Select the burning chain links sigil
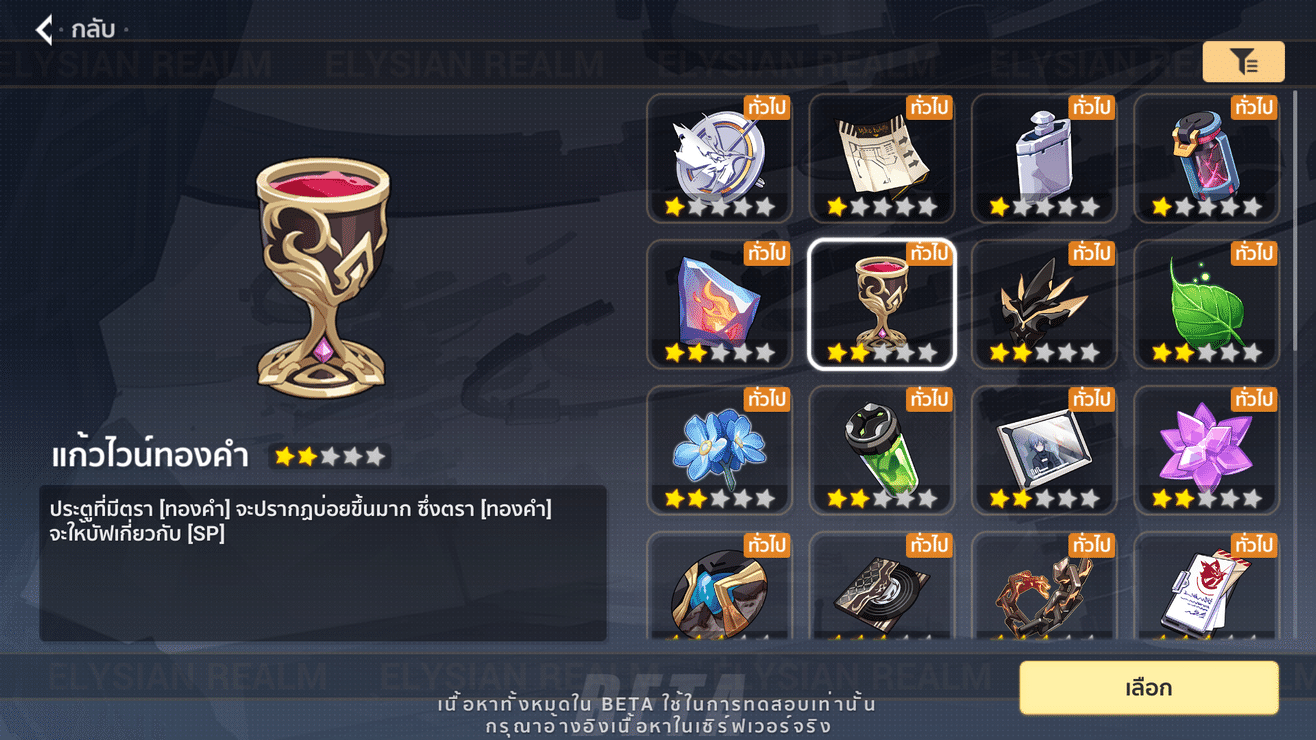The width and height of the screenshot is (1316, 740). (1044, 593)
